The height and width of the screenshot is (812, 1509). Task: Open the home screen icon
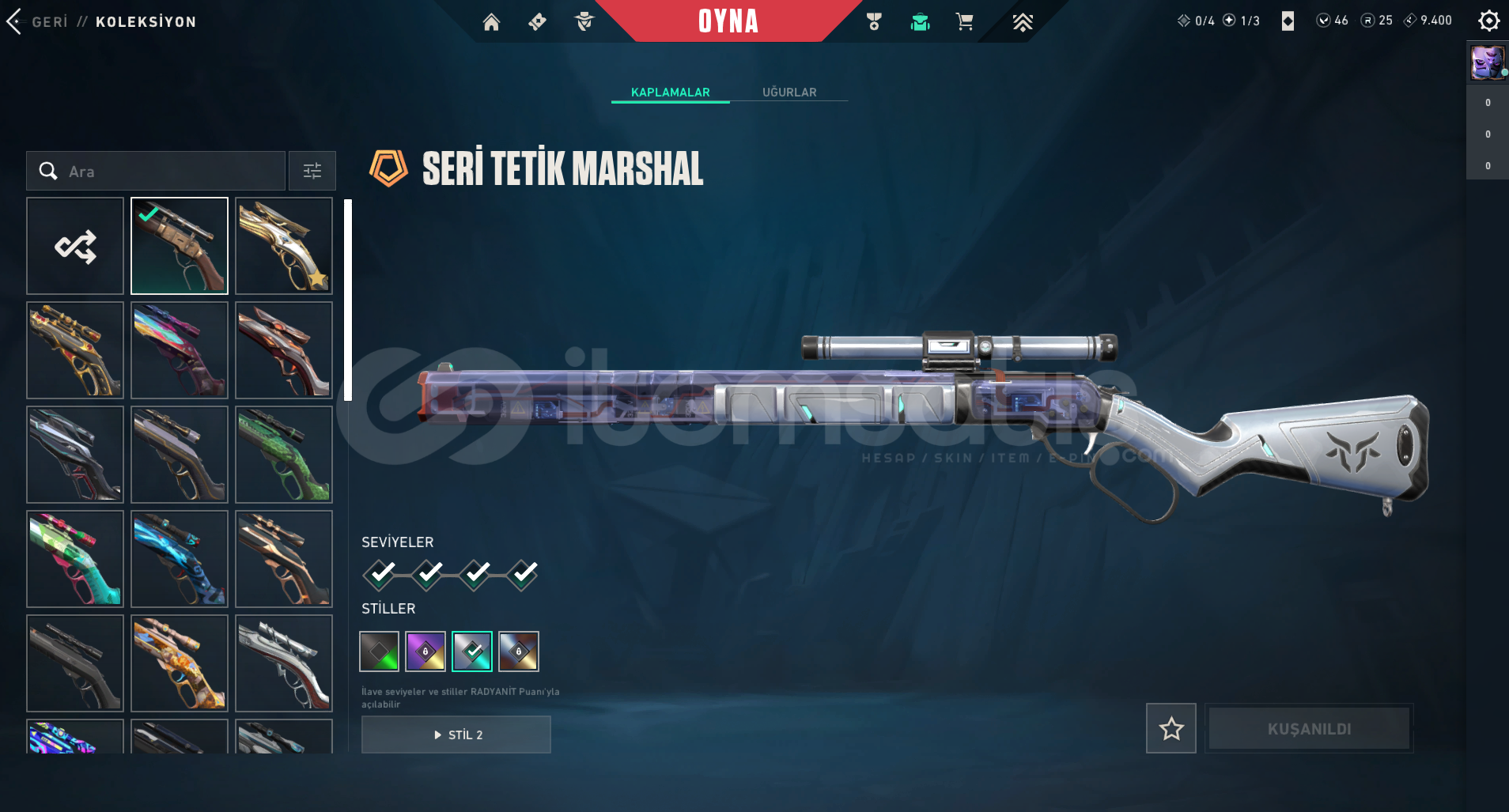491,22
